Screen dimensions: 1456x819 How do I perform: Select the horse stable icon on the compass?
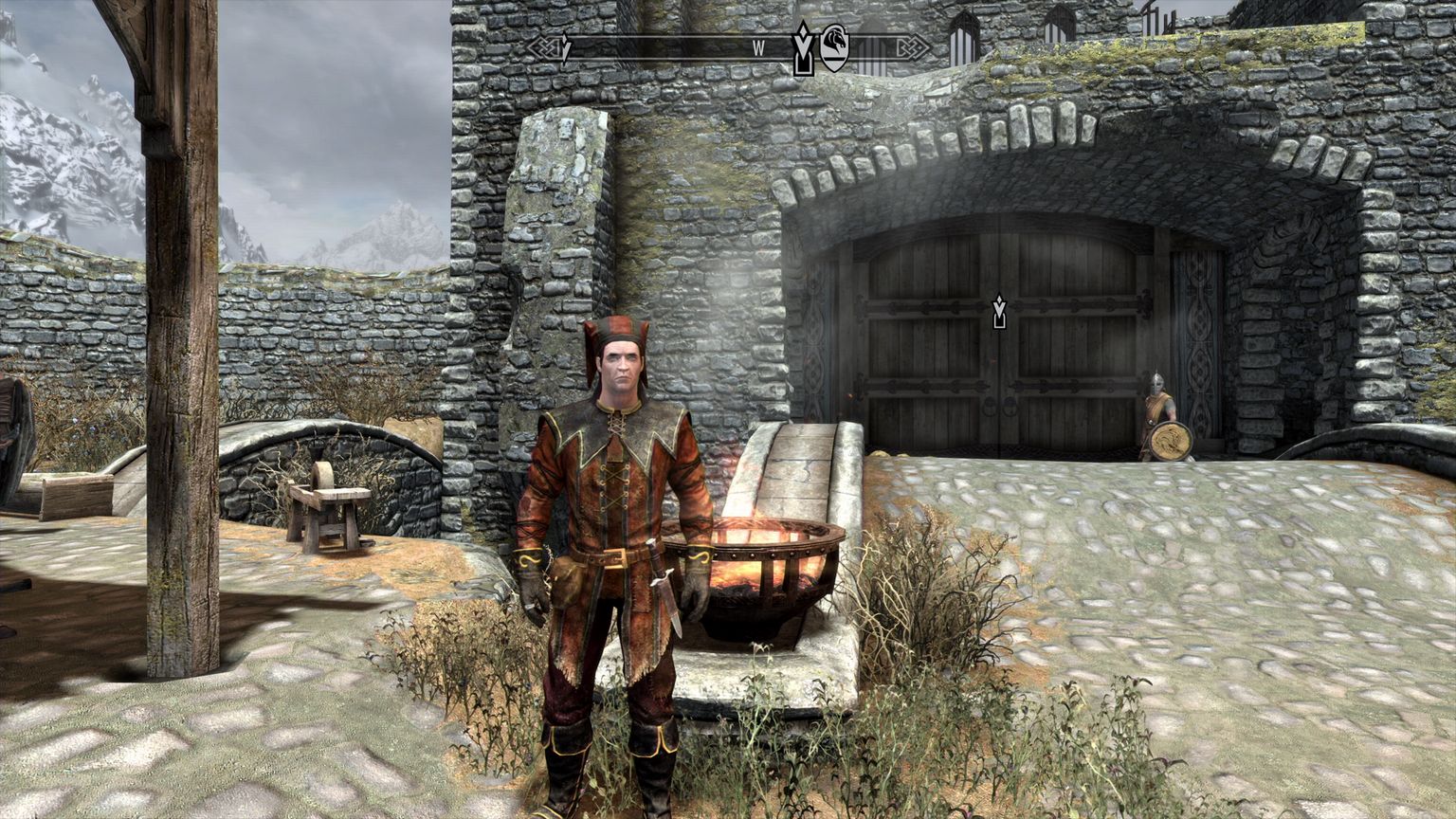point(834,47)
